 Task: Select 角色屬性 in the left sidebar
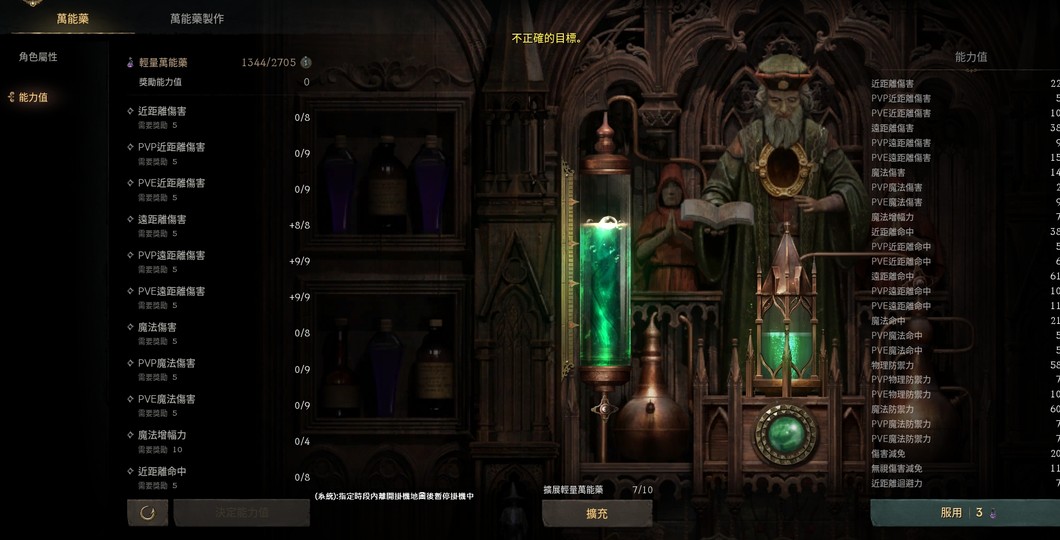[x=39, y=57]
